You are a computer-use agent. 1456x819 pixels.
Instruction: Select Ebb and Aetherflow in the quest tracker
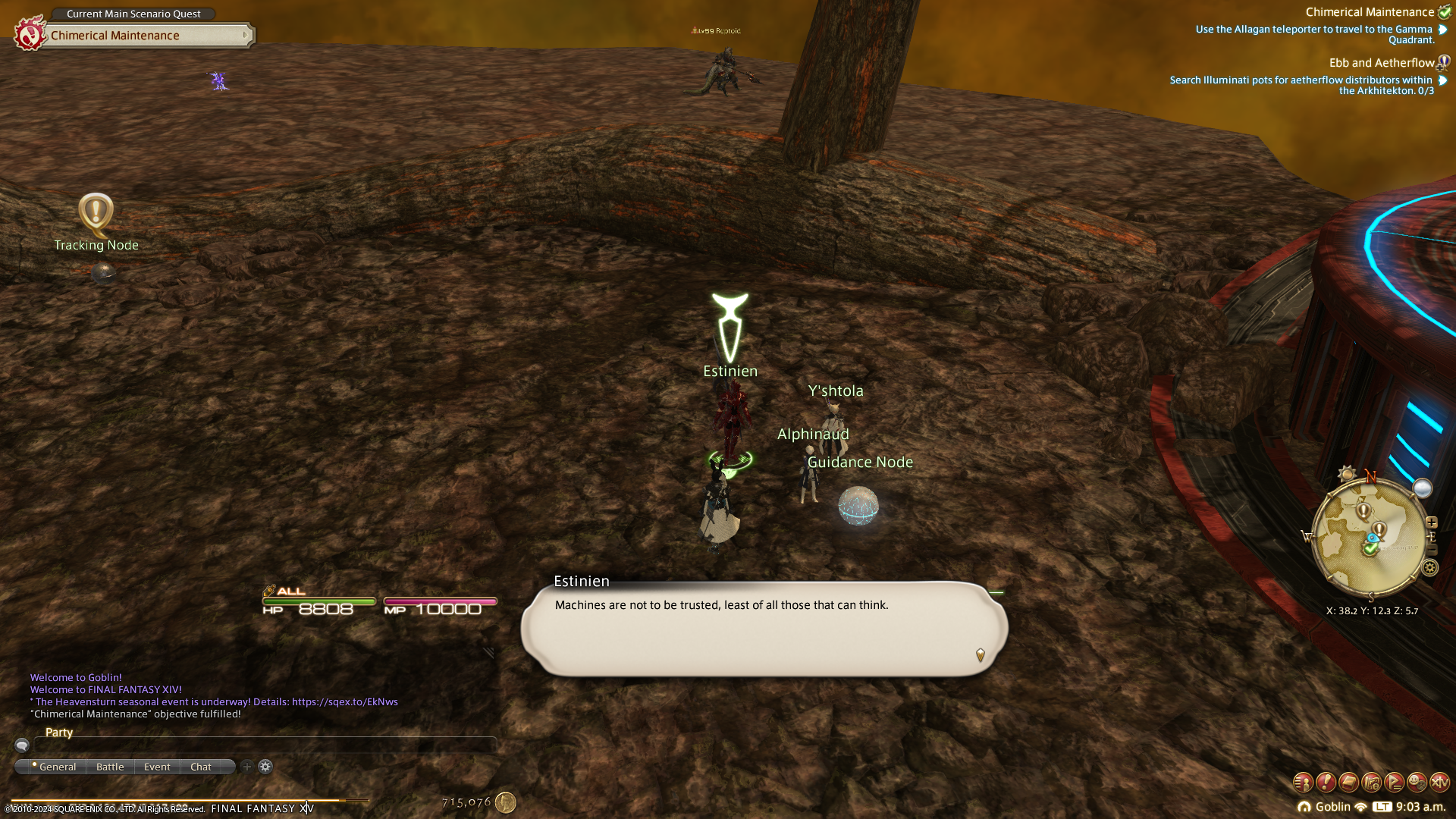(1381, 63)
